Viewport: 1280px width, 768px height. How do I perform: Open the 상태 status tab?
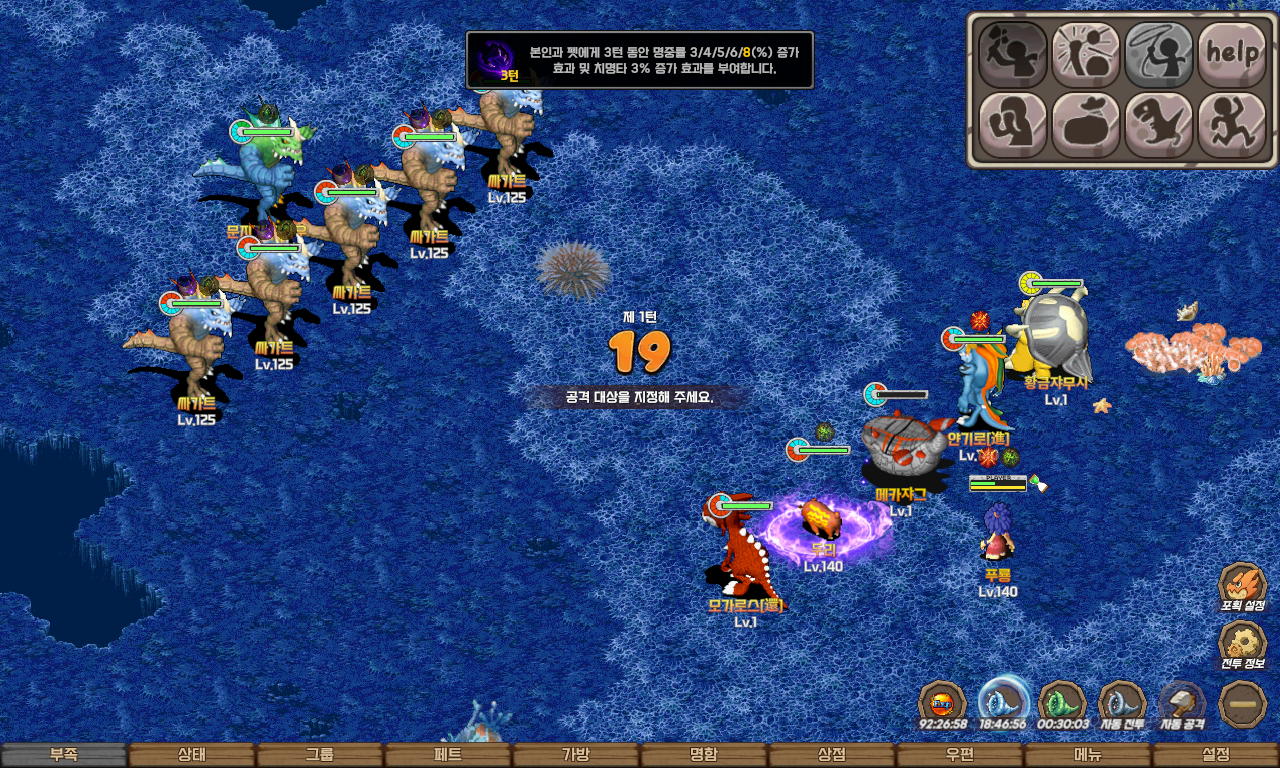click(x=192, y=755)
